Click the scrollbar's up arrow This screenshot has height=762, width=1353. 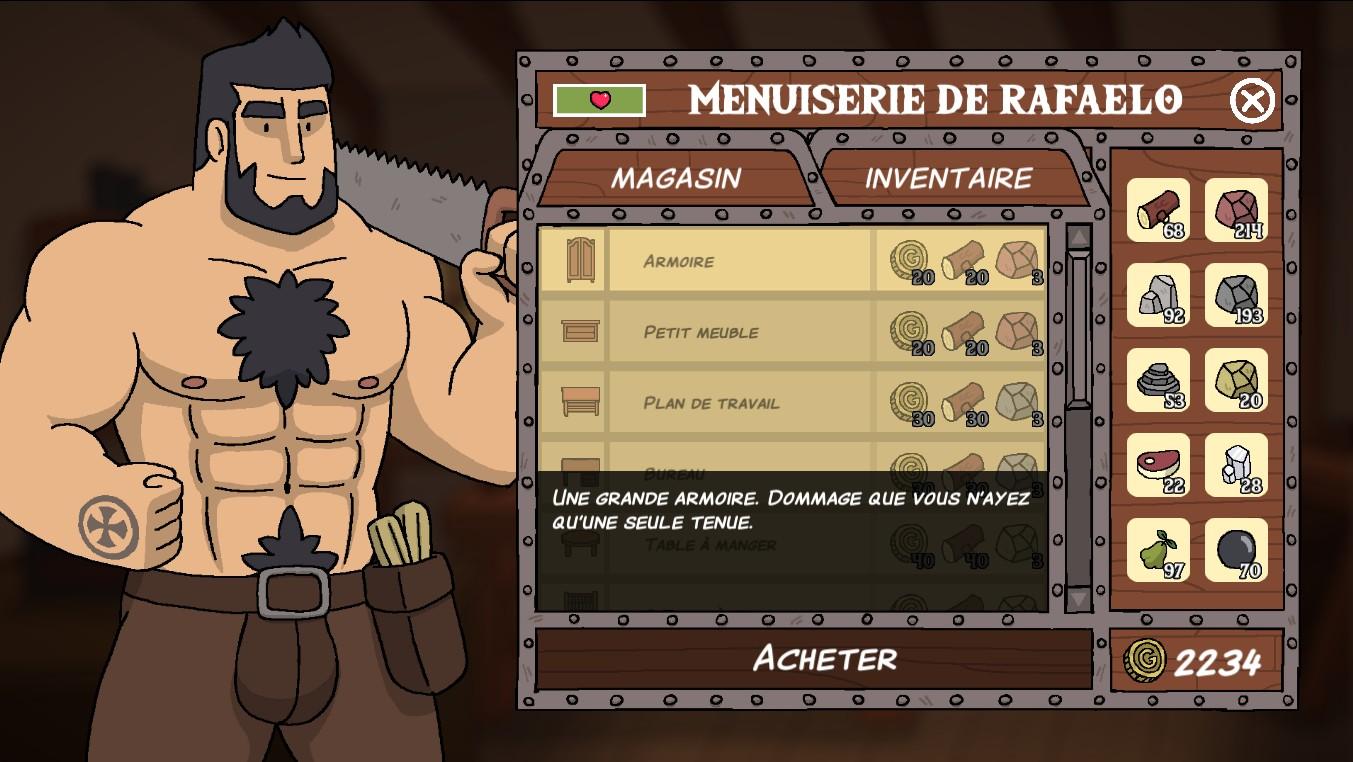coord(1078,238)
